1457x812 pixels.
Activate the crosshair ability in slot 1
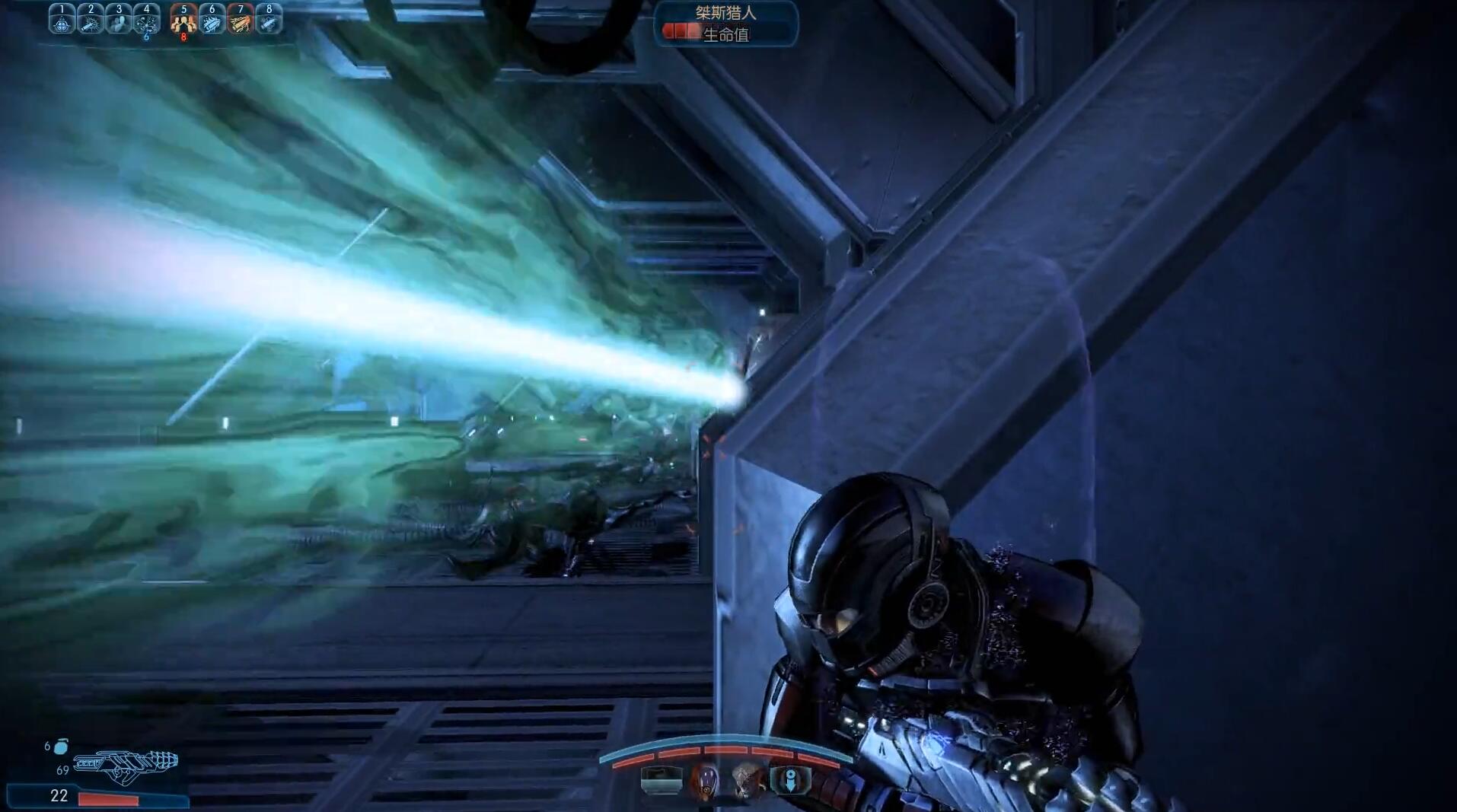(x=62, y=21)
